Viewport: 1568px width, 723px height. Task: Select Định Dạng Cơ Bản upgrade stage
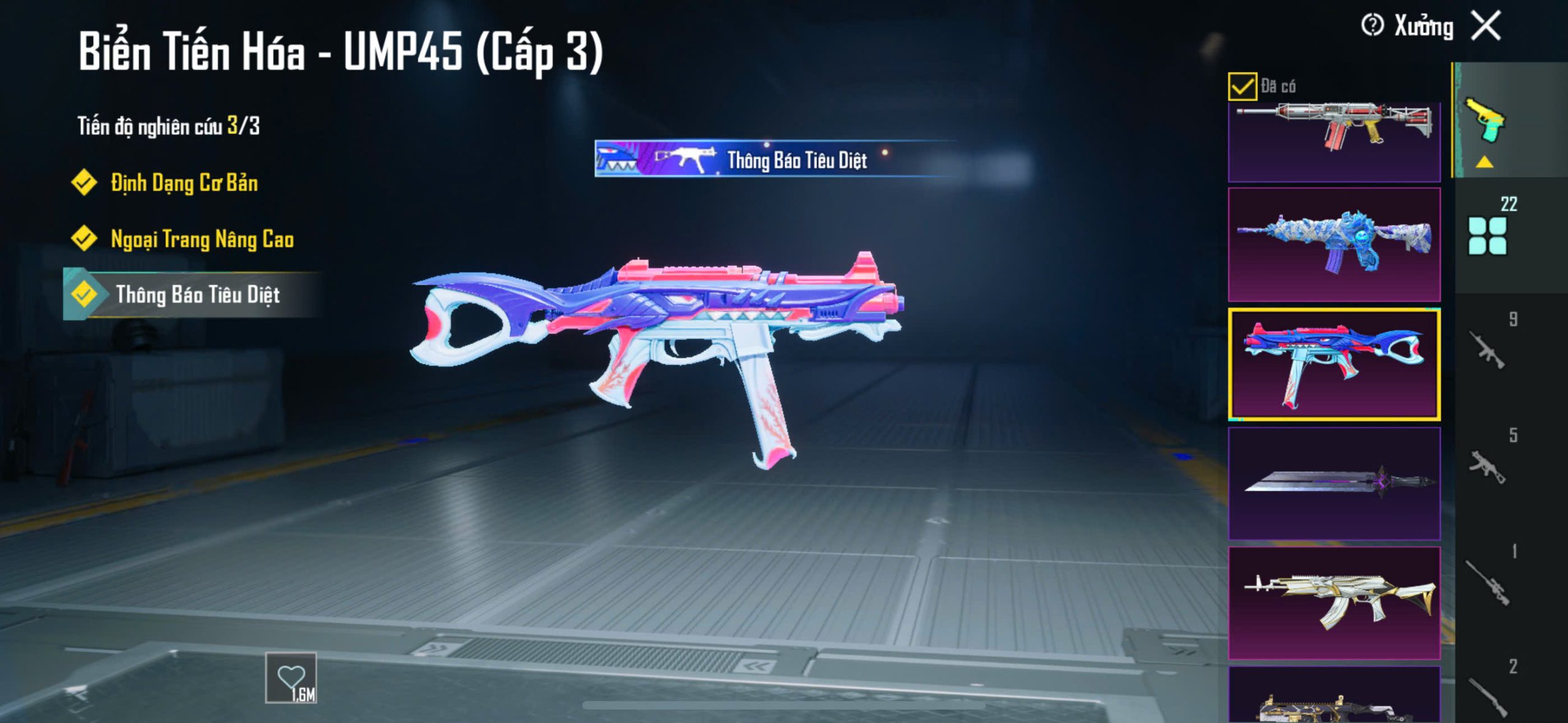click(183, 183)
